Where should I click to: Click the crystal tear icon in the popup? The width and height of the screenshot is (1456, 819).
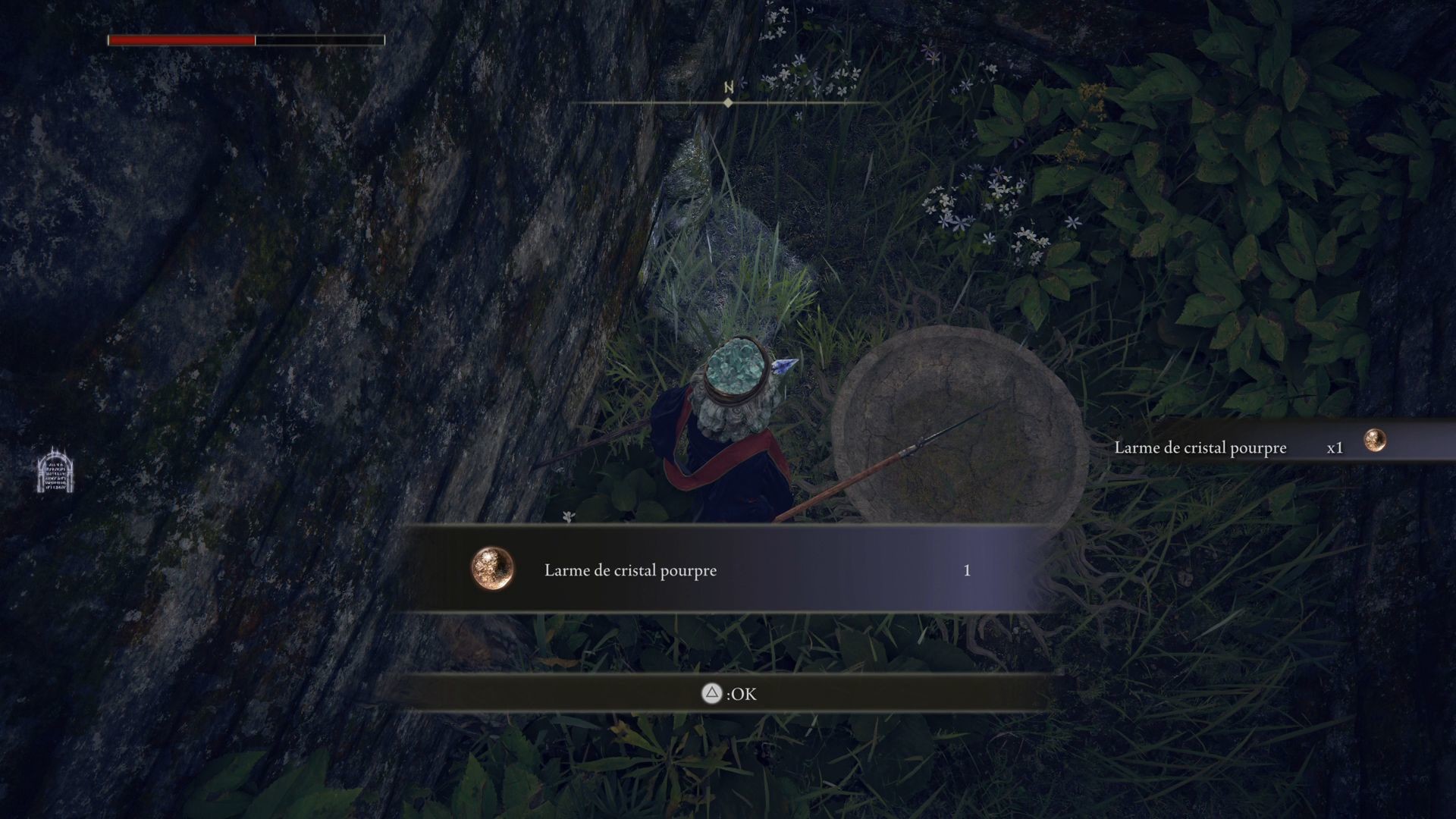493,569
